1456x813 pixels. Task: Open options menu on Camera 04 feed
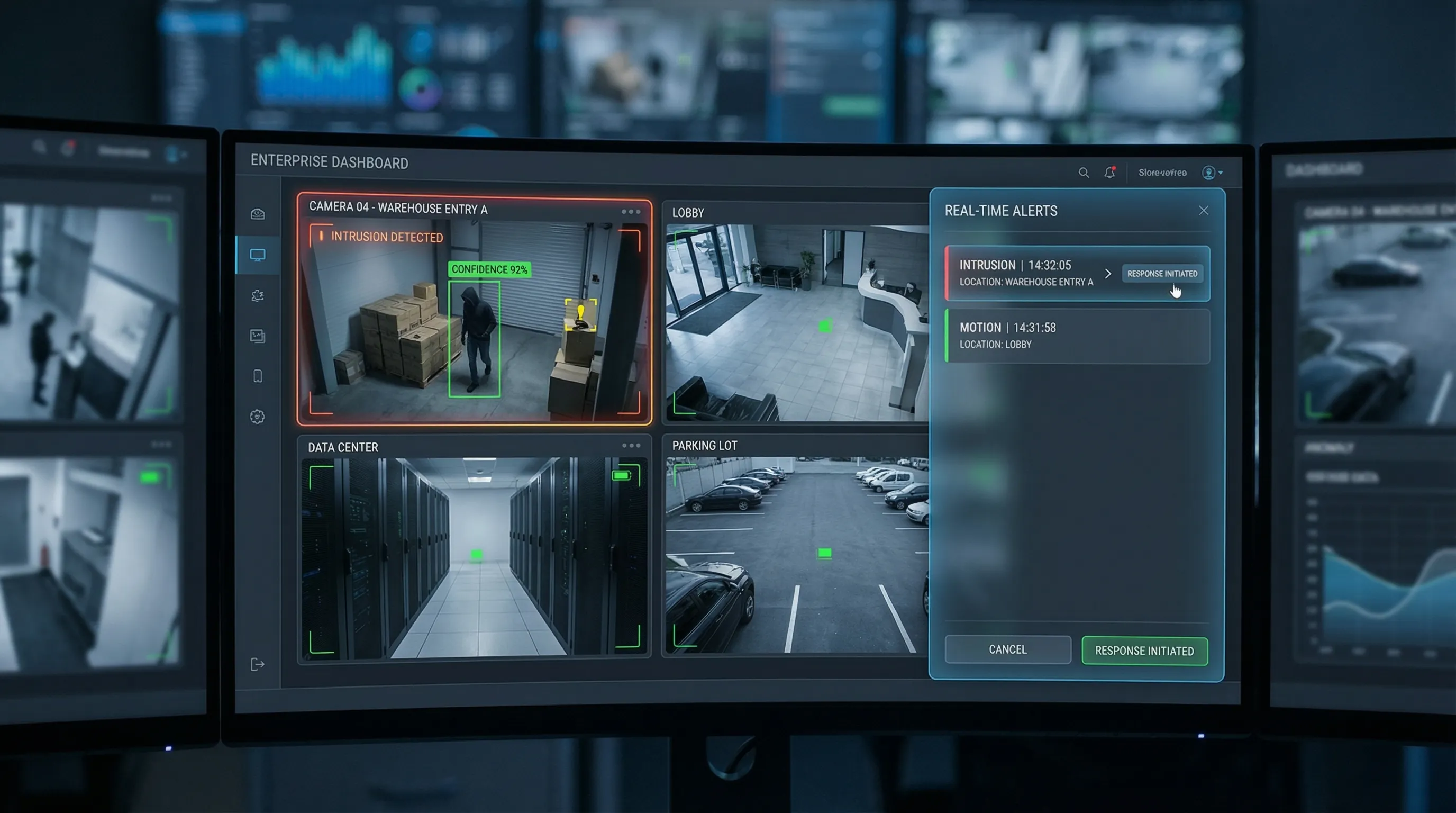[631, 211]
